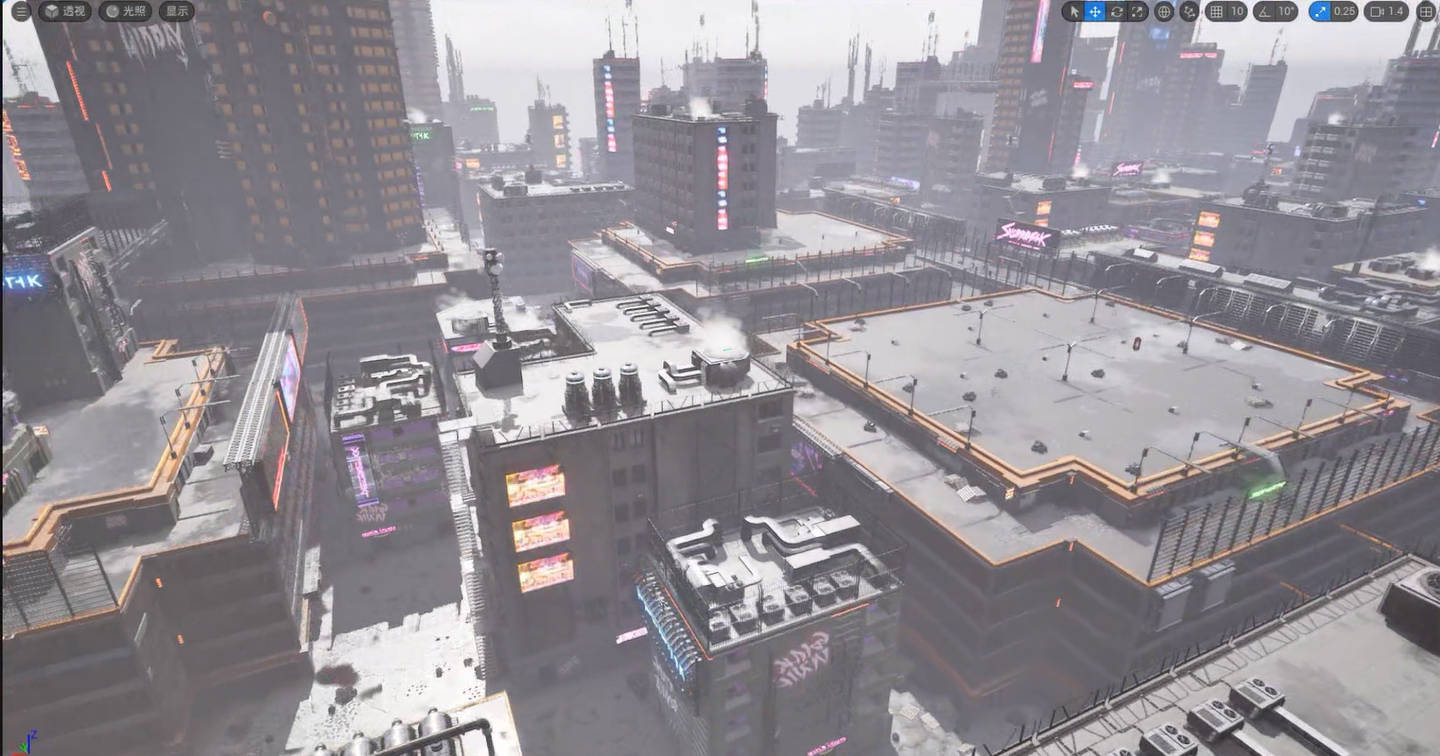Open the camera speed 1.4 setting
The image size is (1440, 756).
coord(1387,12)
